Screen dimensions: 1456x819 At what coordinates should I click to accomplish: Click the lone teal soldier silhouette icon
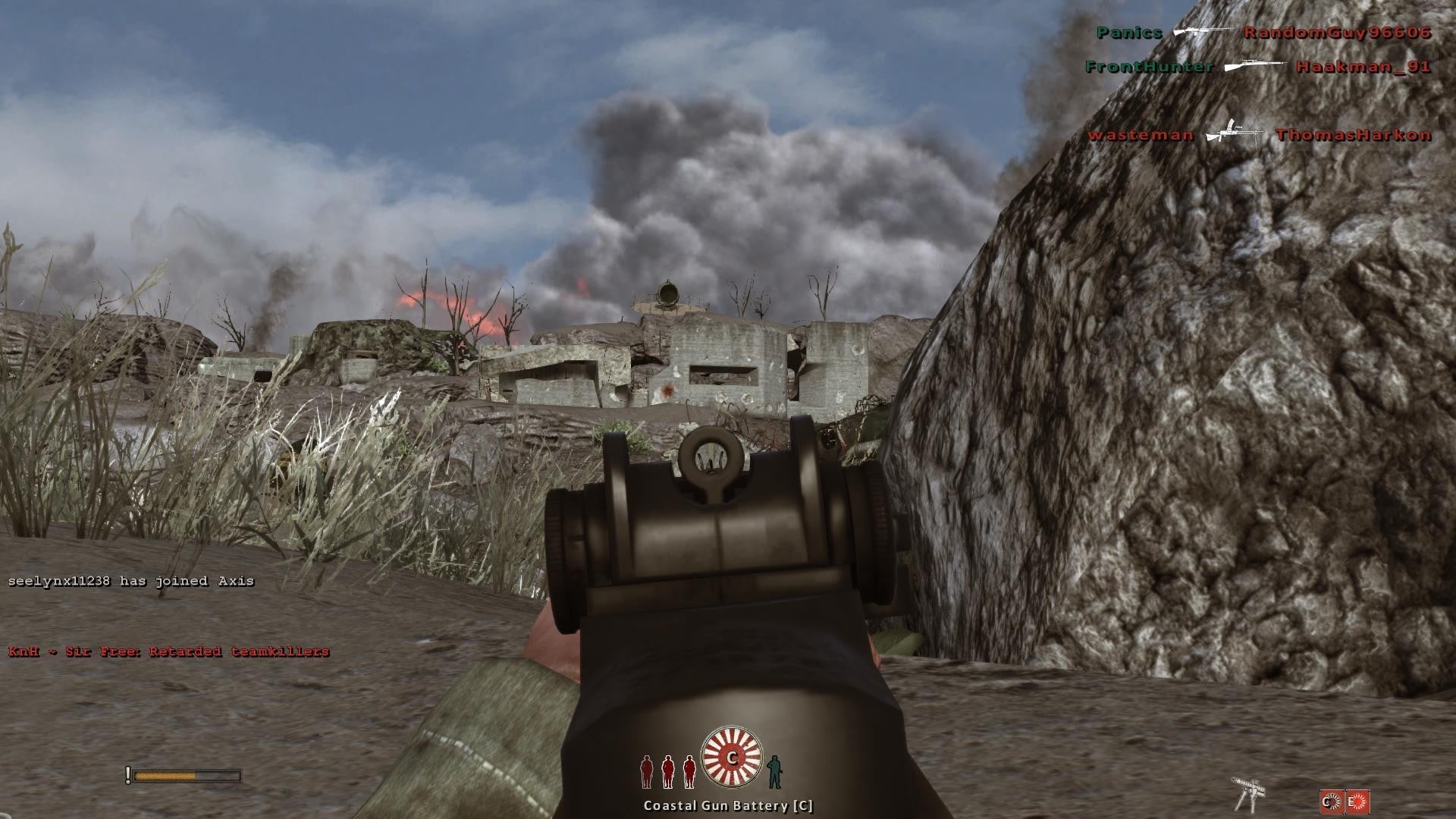773,771
